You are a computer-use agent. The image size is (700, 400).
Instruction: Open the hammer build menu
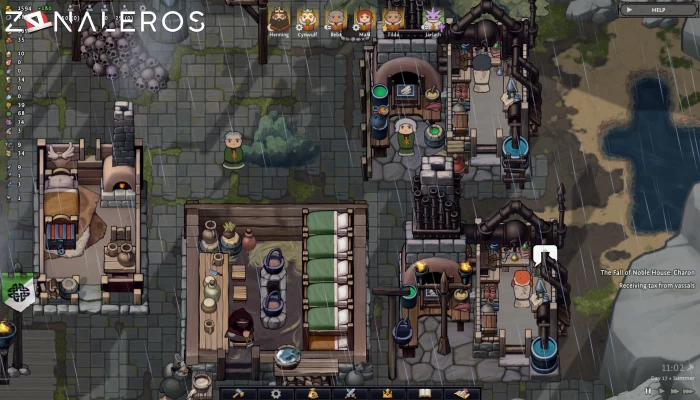[x=238, y=393]
